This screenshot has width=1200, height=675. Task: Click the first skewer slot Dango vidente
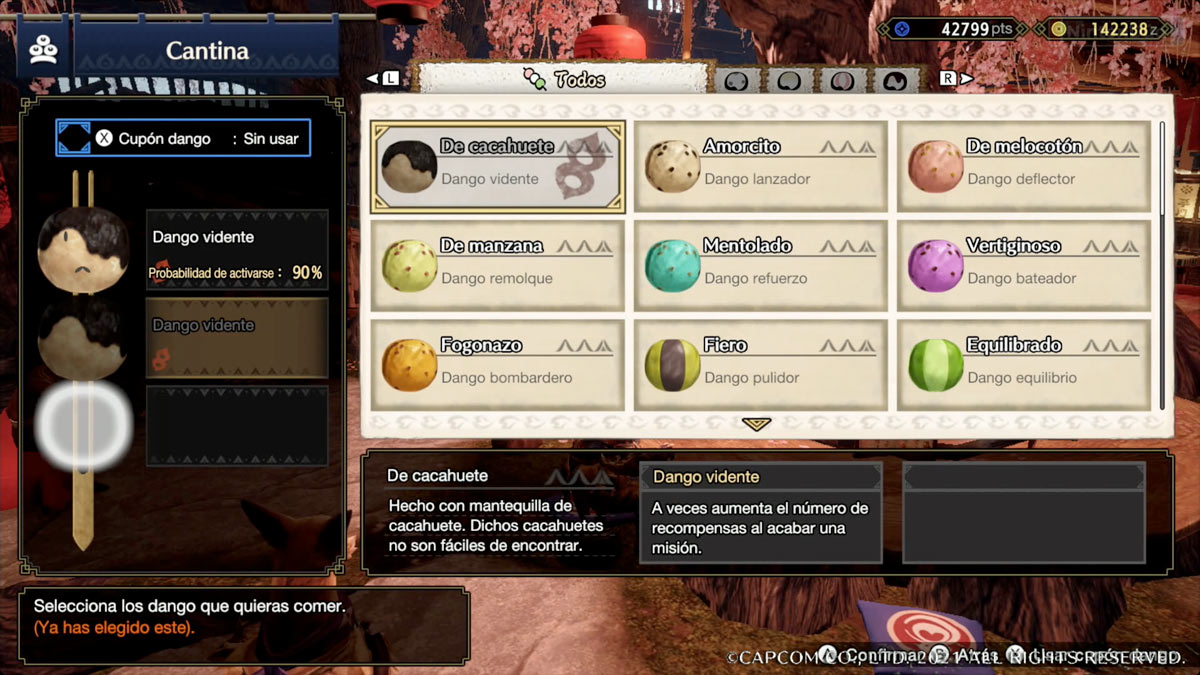(x=237, y=249)
